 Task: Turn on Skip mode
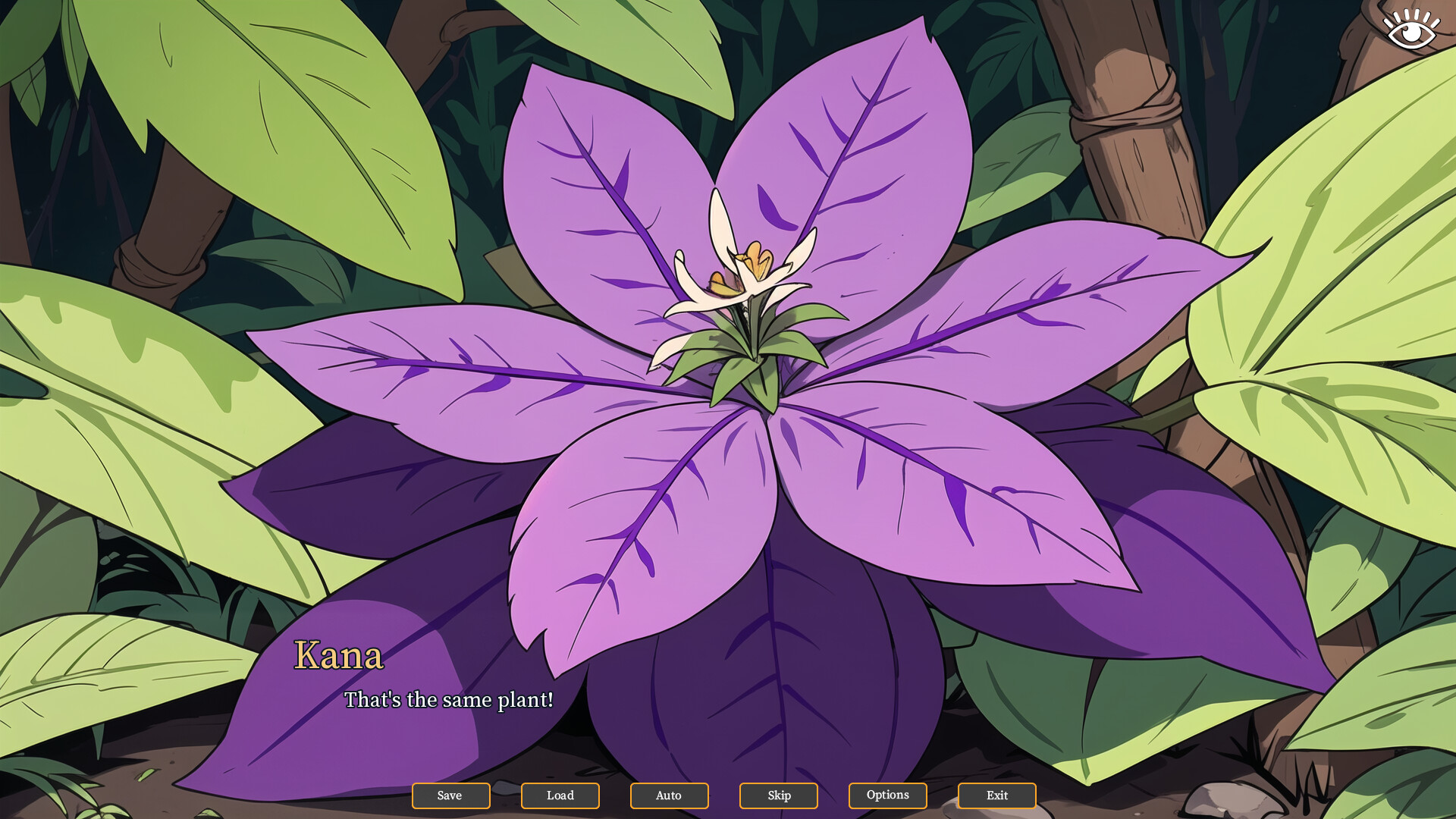coord(778,795)
